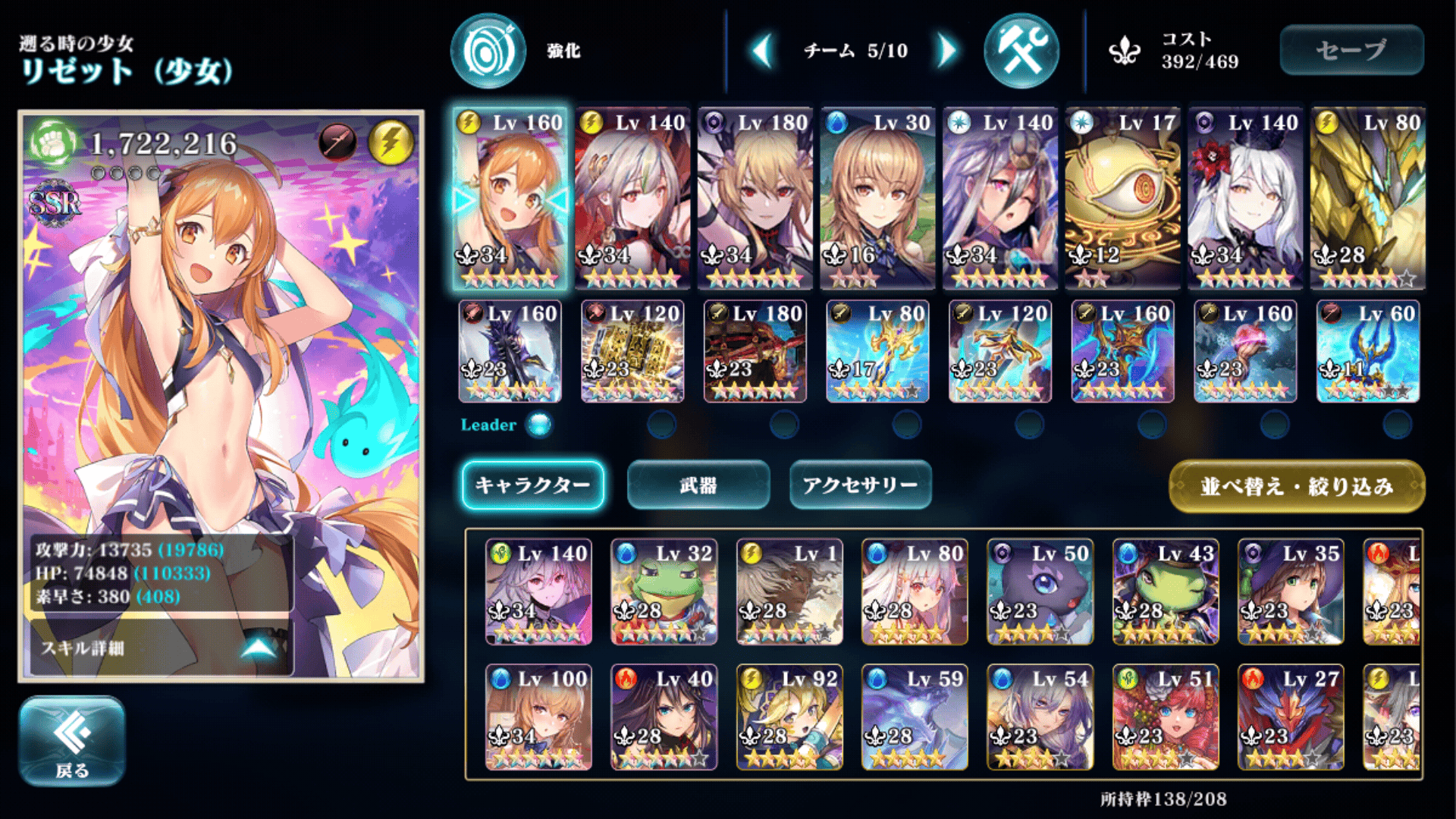1456x819 pixels.
Task: Choose the Lv 1 thunder character card
Action: 789,592
